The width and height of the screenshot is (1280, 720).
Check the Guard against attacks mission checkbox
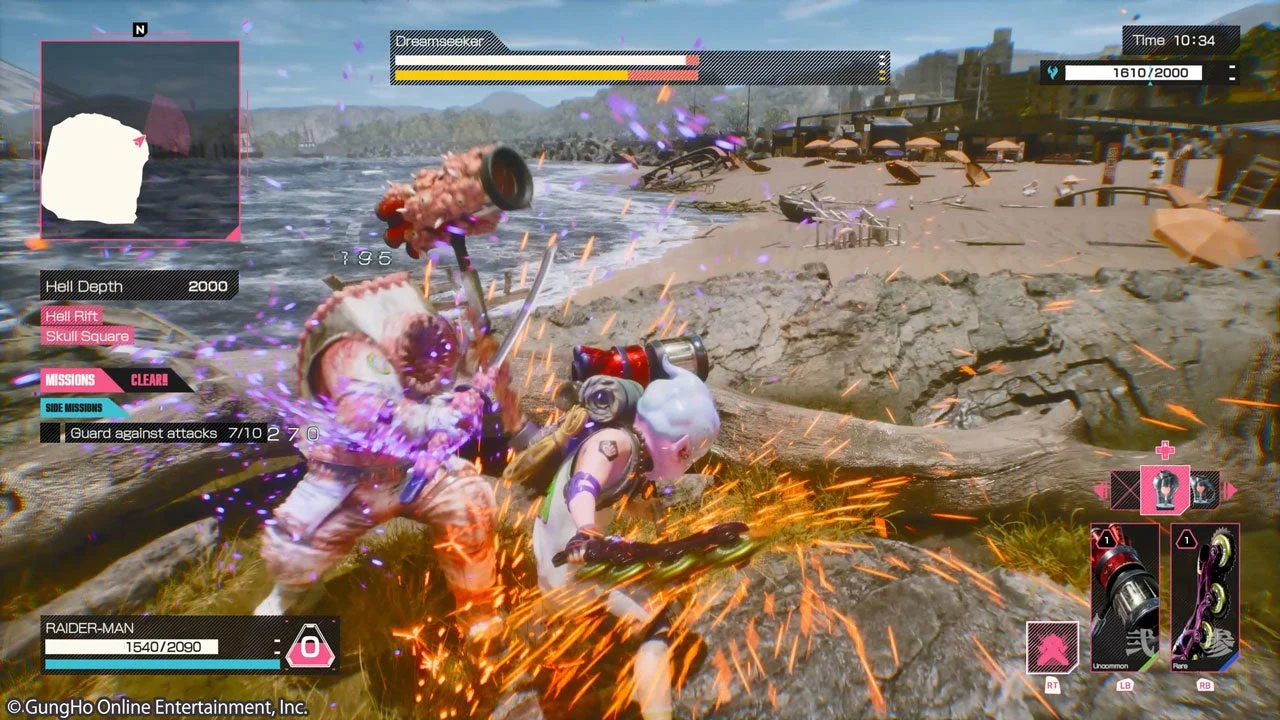50,433
